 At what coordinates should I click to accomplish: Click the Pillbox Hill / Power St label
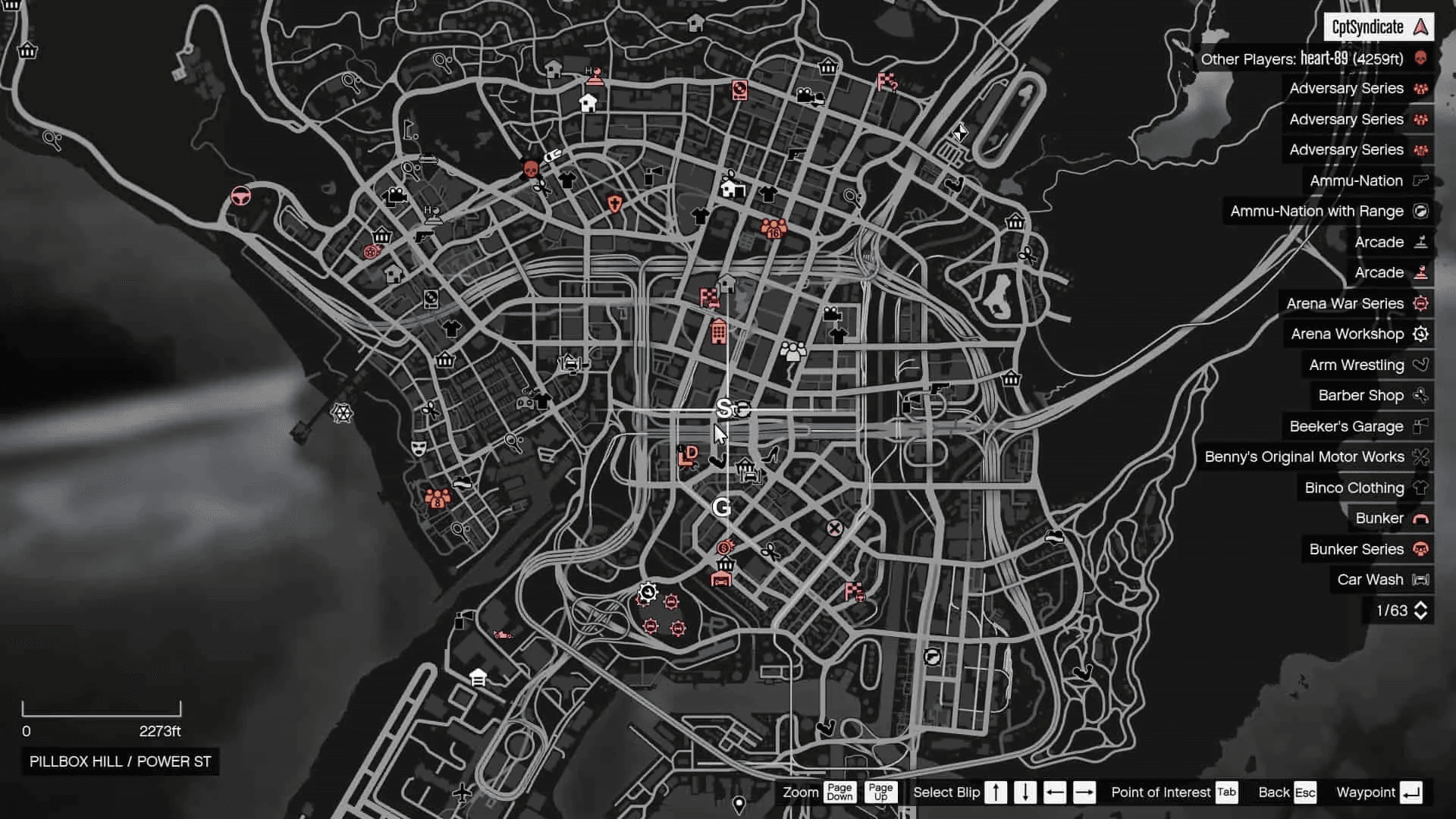point(119,762)
